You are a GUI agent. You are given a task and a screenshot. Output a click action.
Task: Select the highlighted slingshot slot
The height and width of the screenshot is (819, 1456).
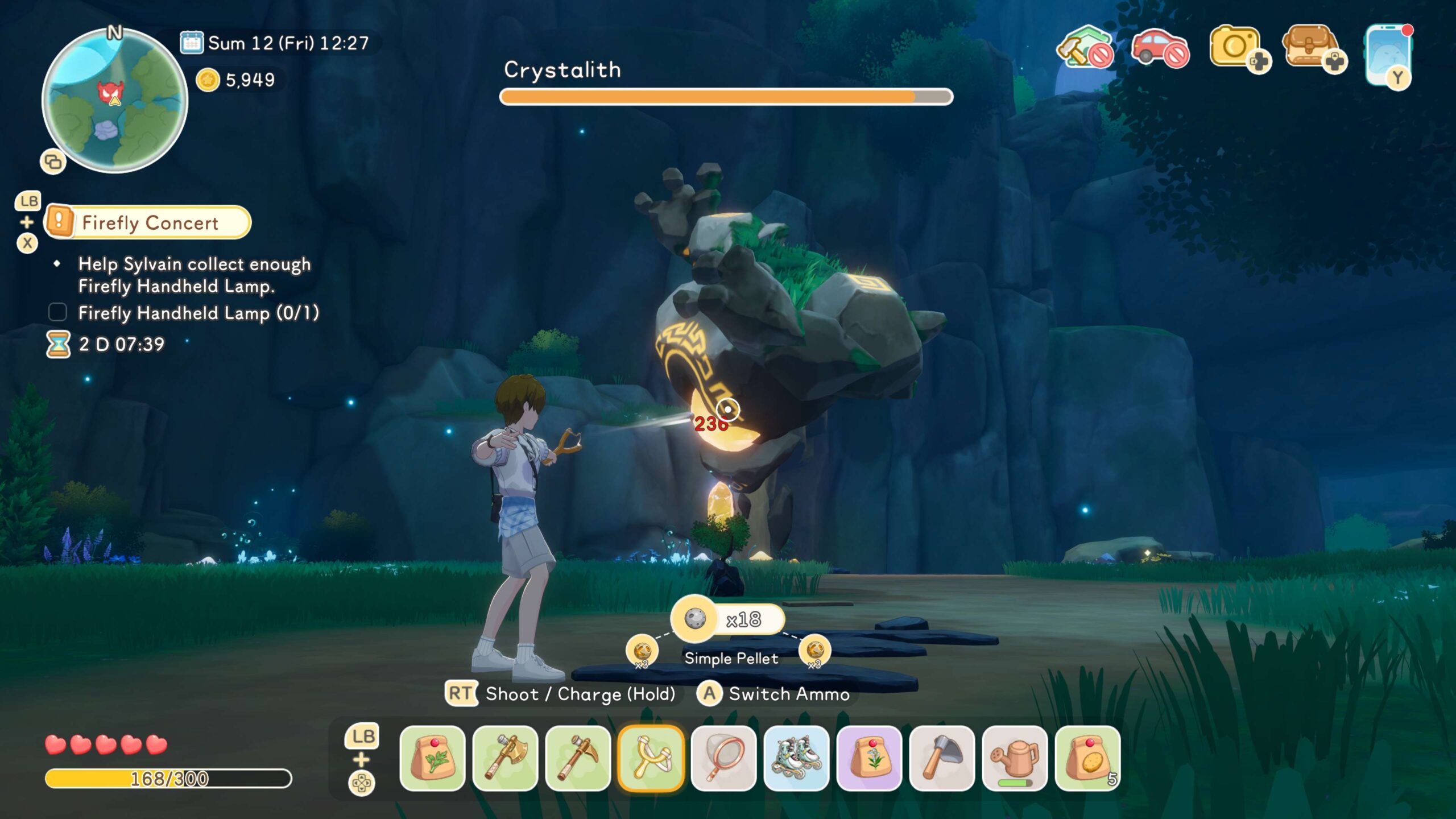651,758
